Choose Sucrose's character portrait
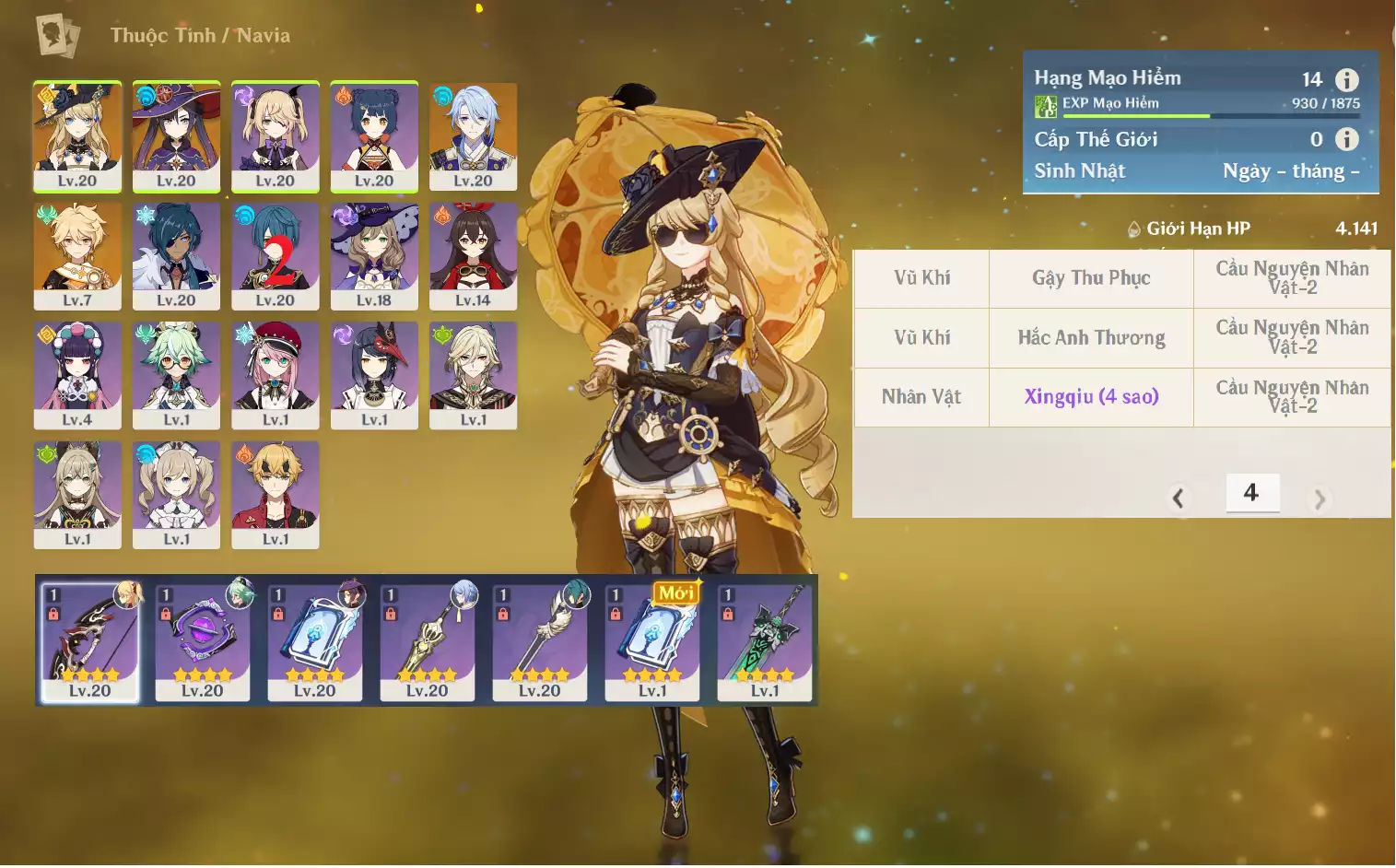This screenshot has width=1396, height=868. (x=176, y=374)
